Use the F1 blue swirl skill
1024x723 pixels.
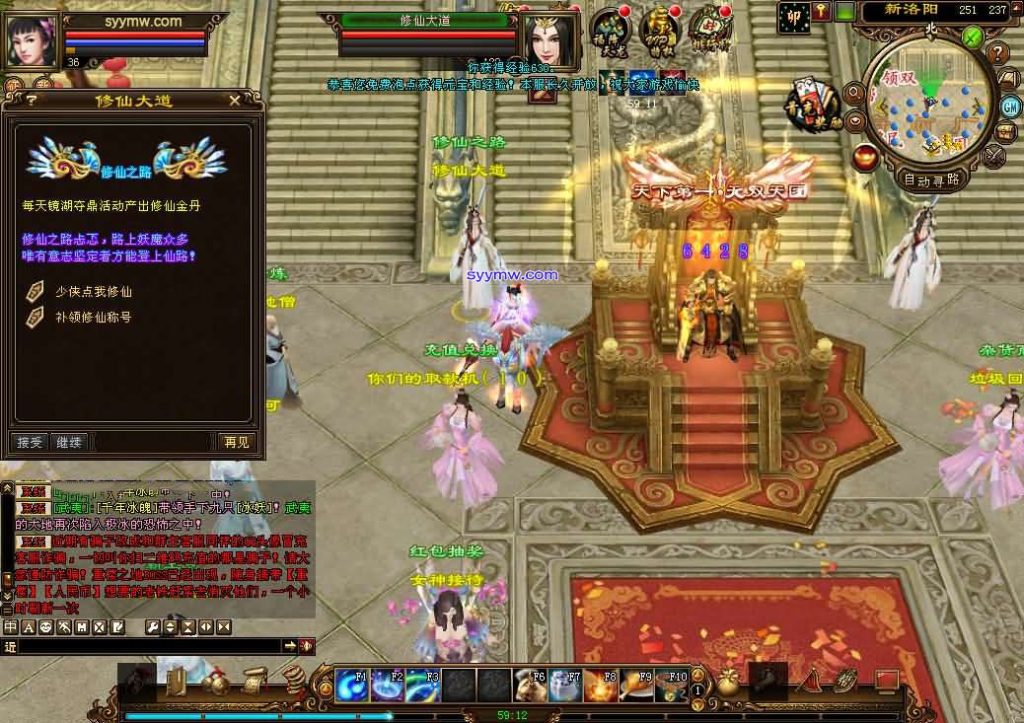[350, 685]
